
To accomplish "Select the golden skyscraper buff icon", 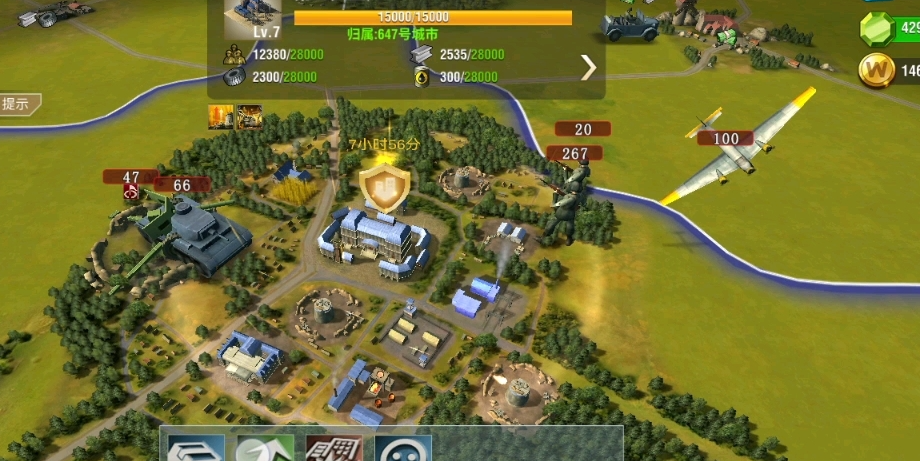I will click(220, 117).
